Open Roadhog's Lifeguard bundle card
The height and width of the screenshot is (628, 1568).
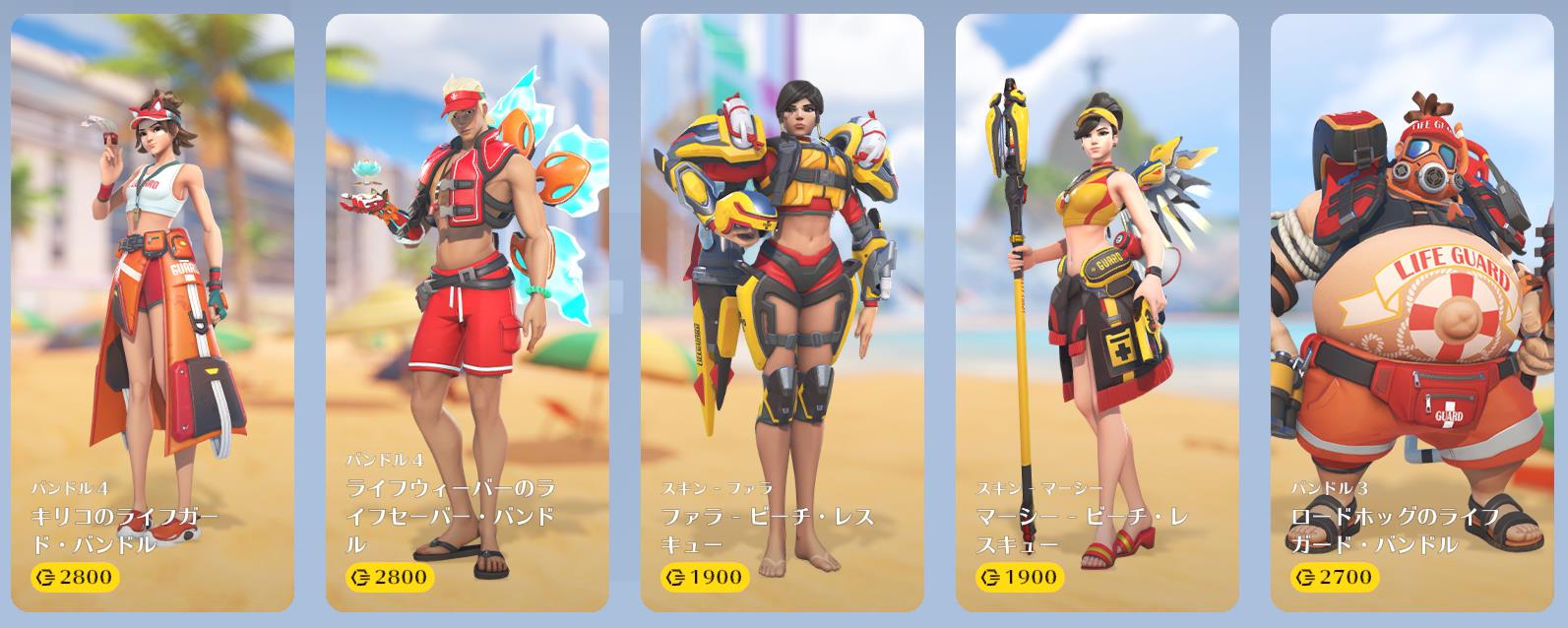pyautogui.click(x=1412, y=313)
